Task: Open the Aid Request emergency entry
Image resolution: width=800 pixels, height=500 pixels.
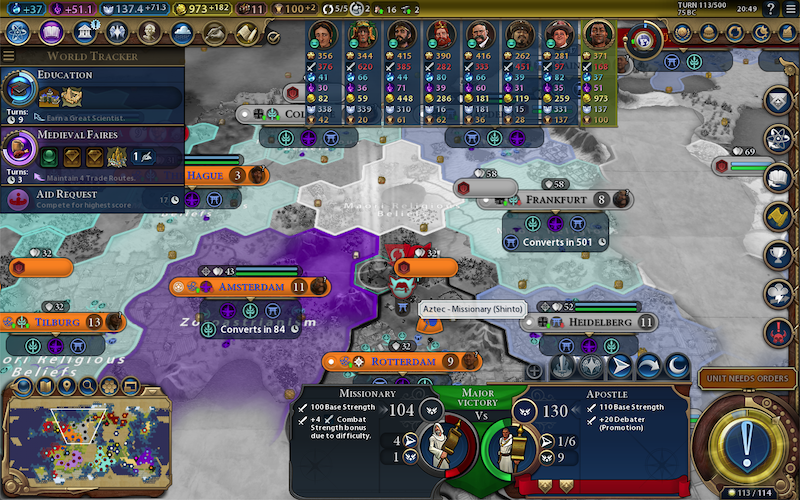Action: [x=92, y=198]
